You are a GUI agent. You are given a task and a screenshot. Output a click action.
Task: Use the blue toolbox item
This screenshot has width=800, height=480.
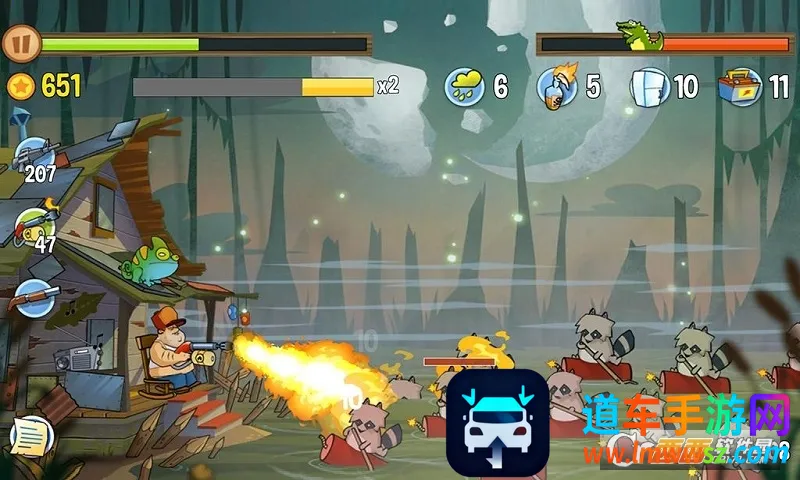coord(741,86)
